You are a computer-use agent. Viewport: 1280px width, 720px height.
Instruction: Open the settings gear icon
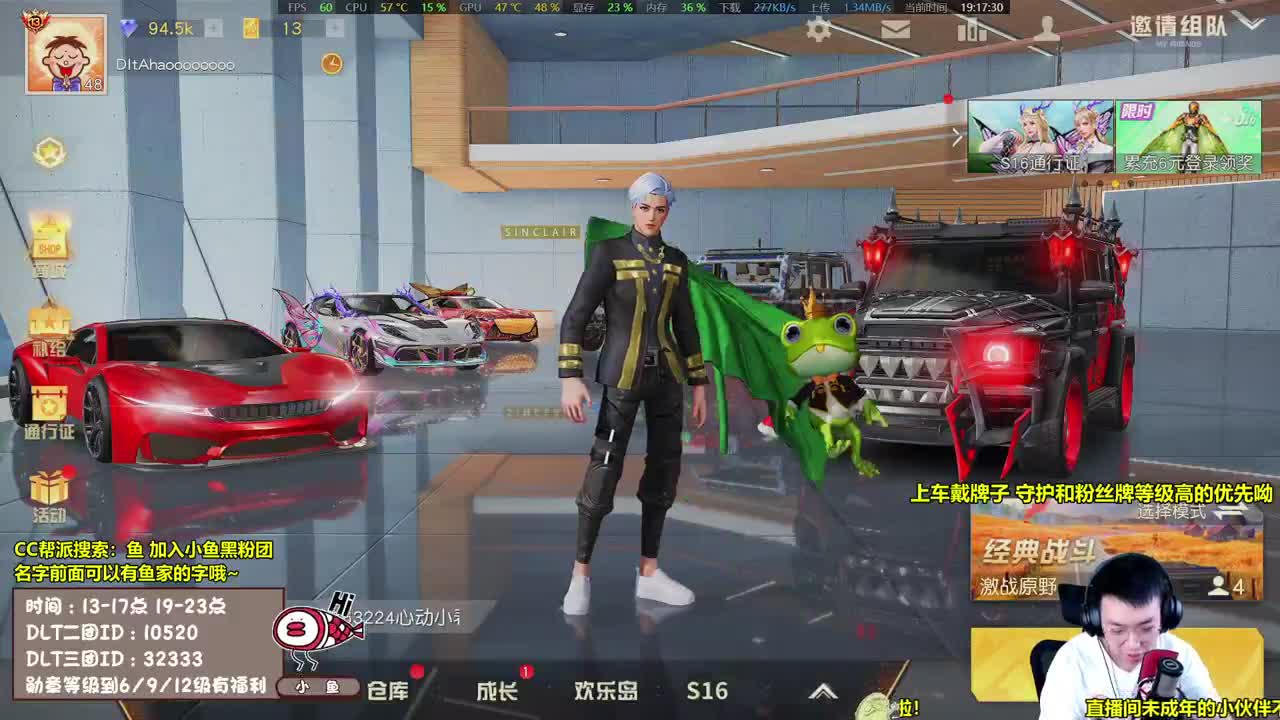pyautogui.click(x=817, y=31)
